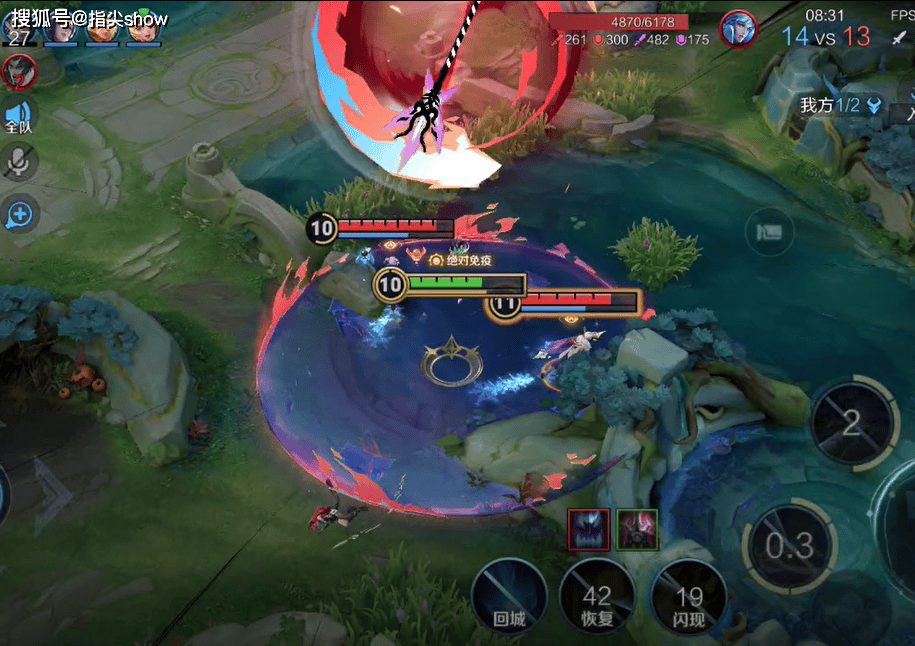The image size is (915, 646).
Task: Toggle the 全队 team voice speaker
Action: click(x=18, y=115)
